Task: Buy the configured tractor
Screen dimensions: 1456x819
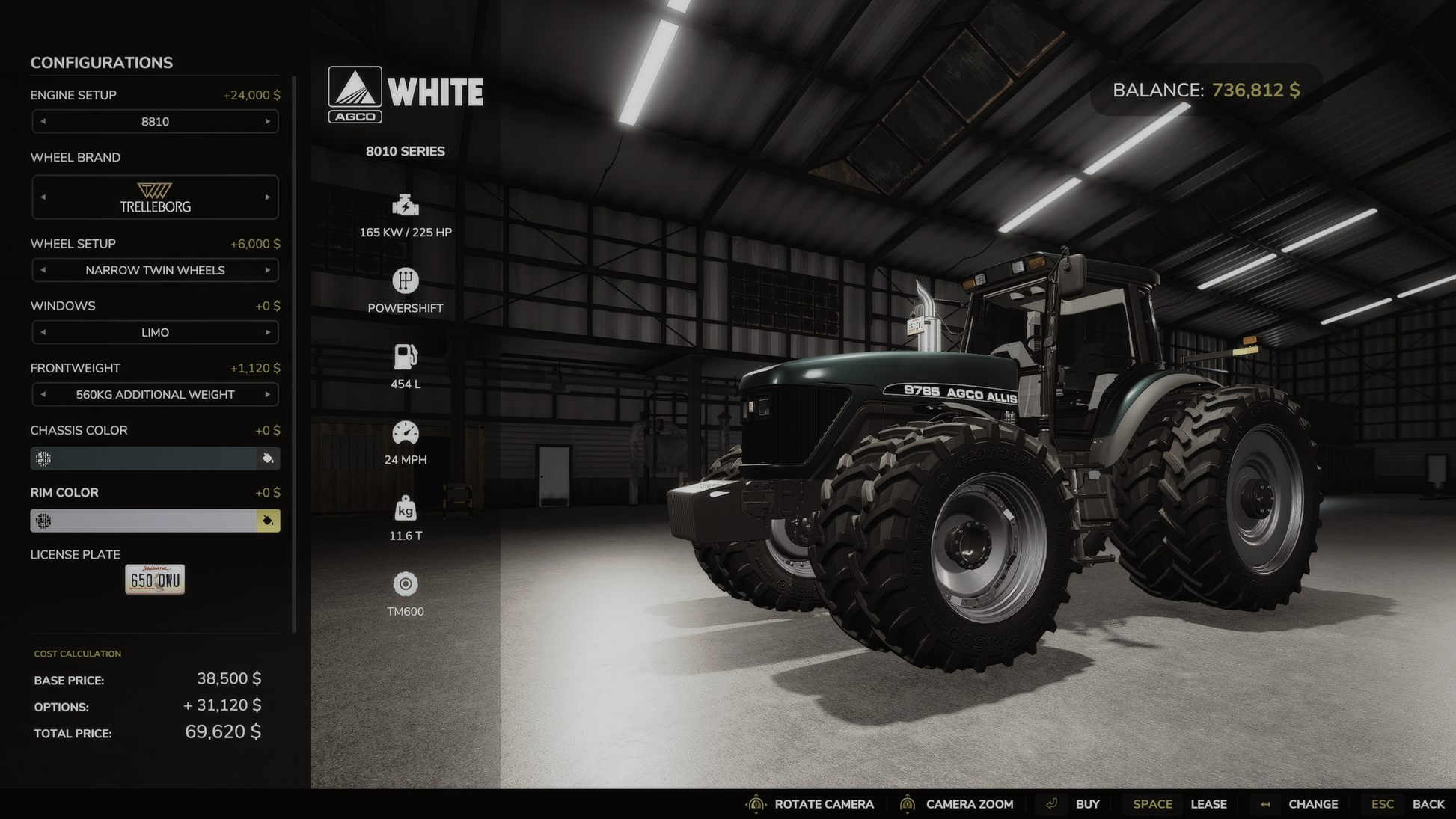Action: [x=1086, y=804]
